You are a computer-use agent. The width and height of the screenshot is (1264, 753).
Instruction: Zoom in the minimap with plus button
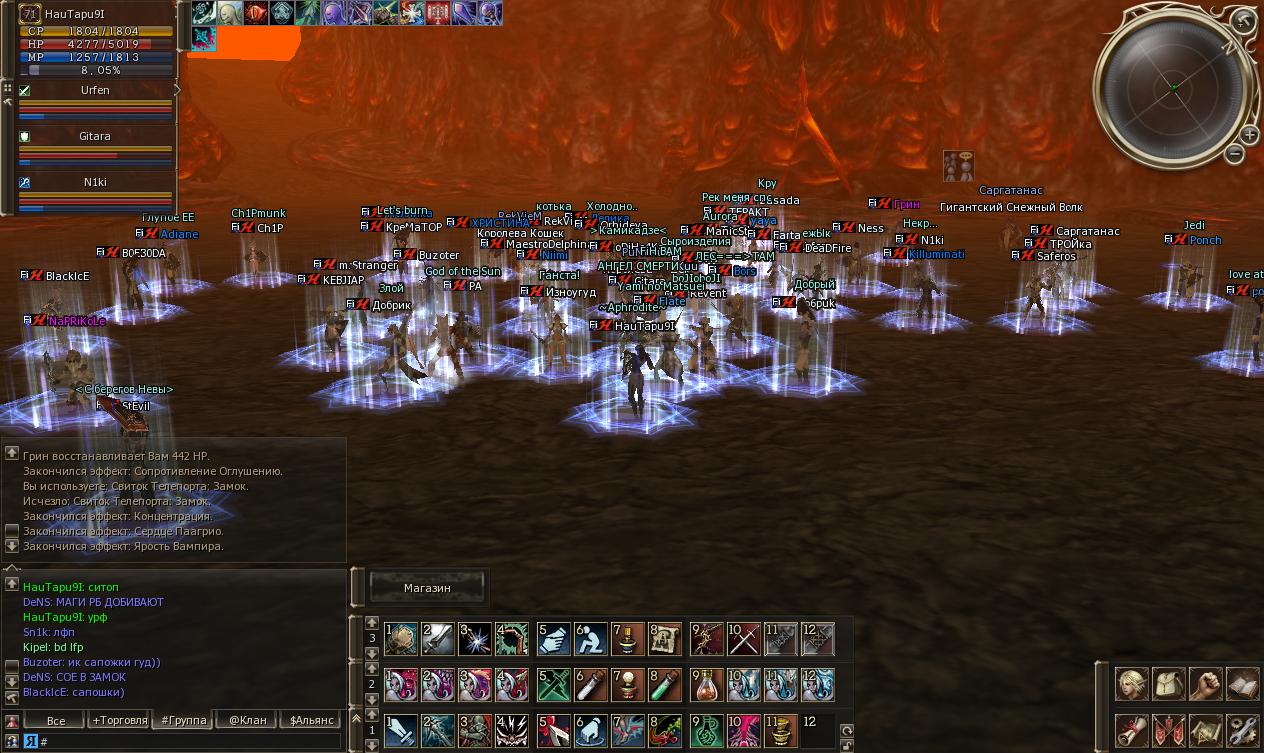[x=1250, y=136]
